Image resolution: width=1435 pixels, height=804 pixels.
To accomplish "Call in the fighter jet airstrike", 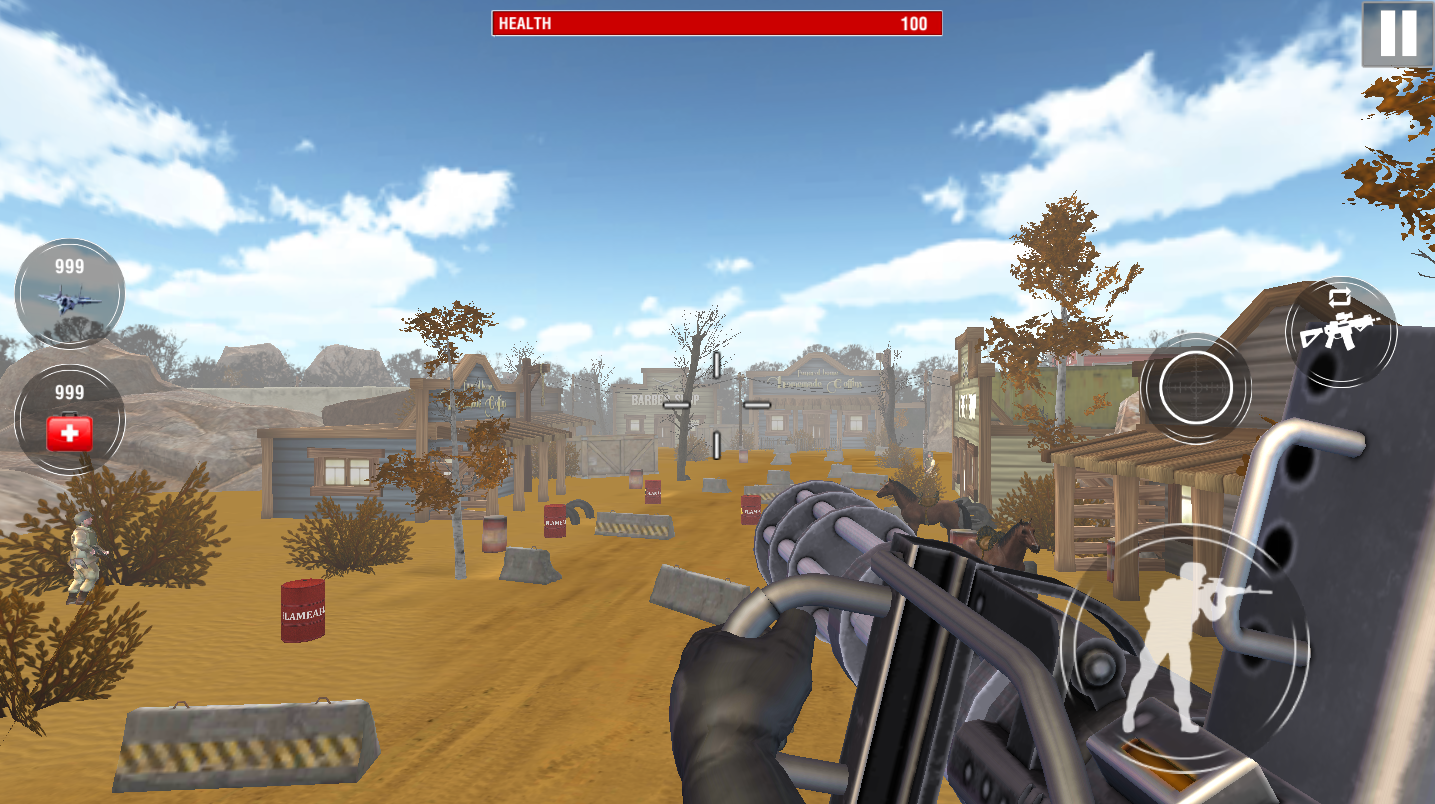I will [69, 293].
